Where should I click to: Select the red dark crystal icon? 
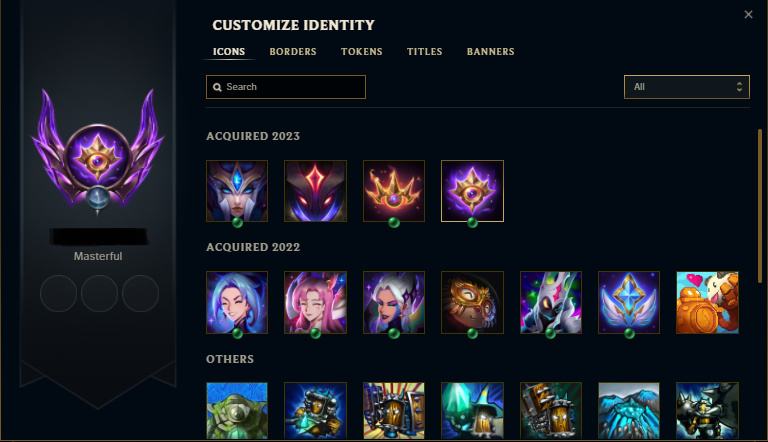pos(315,190)
